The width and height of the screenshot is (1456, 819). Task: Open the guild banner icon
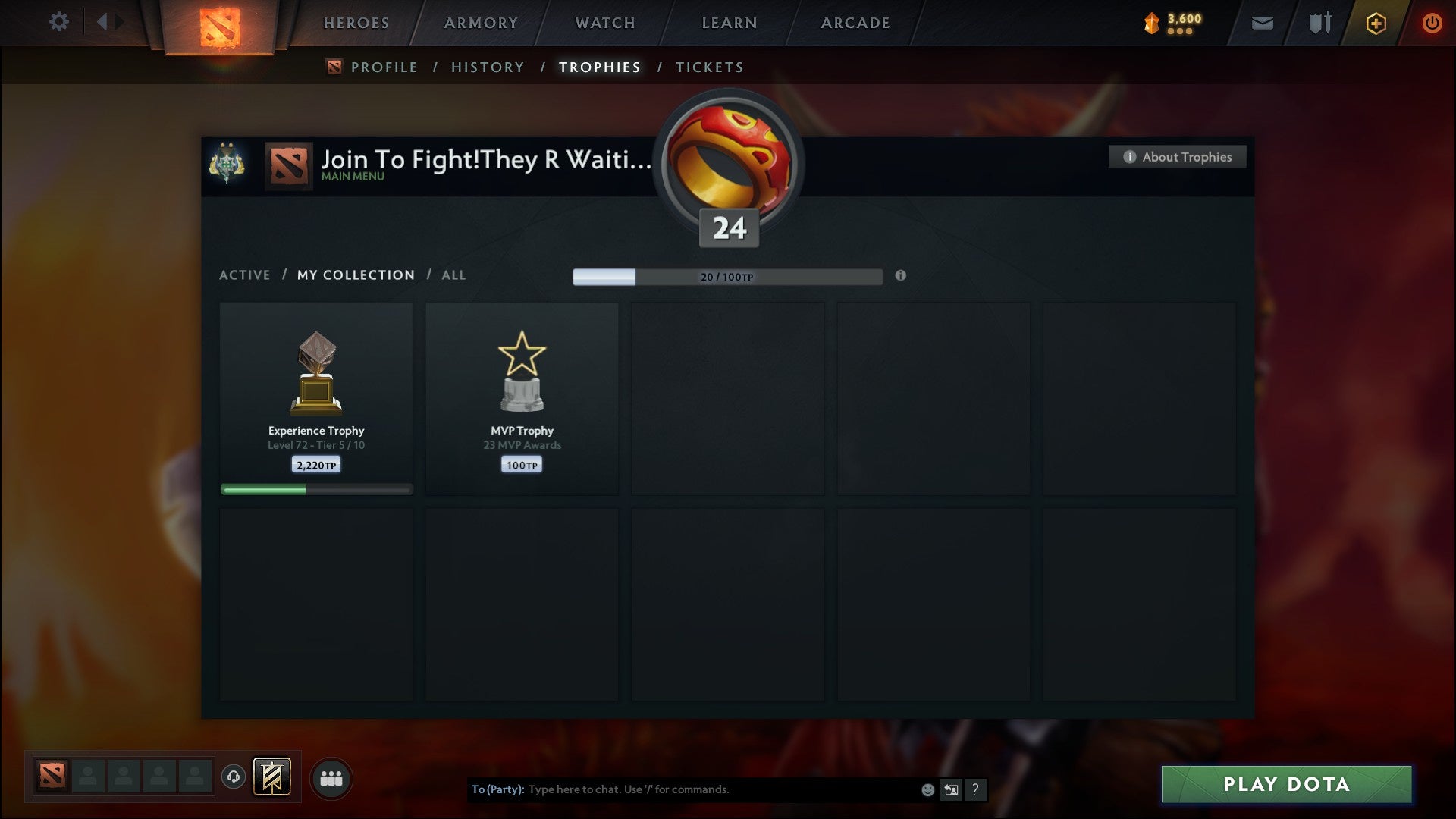coord(224,160)
